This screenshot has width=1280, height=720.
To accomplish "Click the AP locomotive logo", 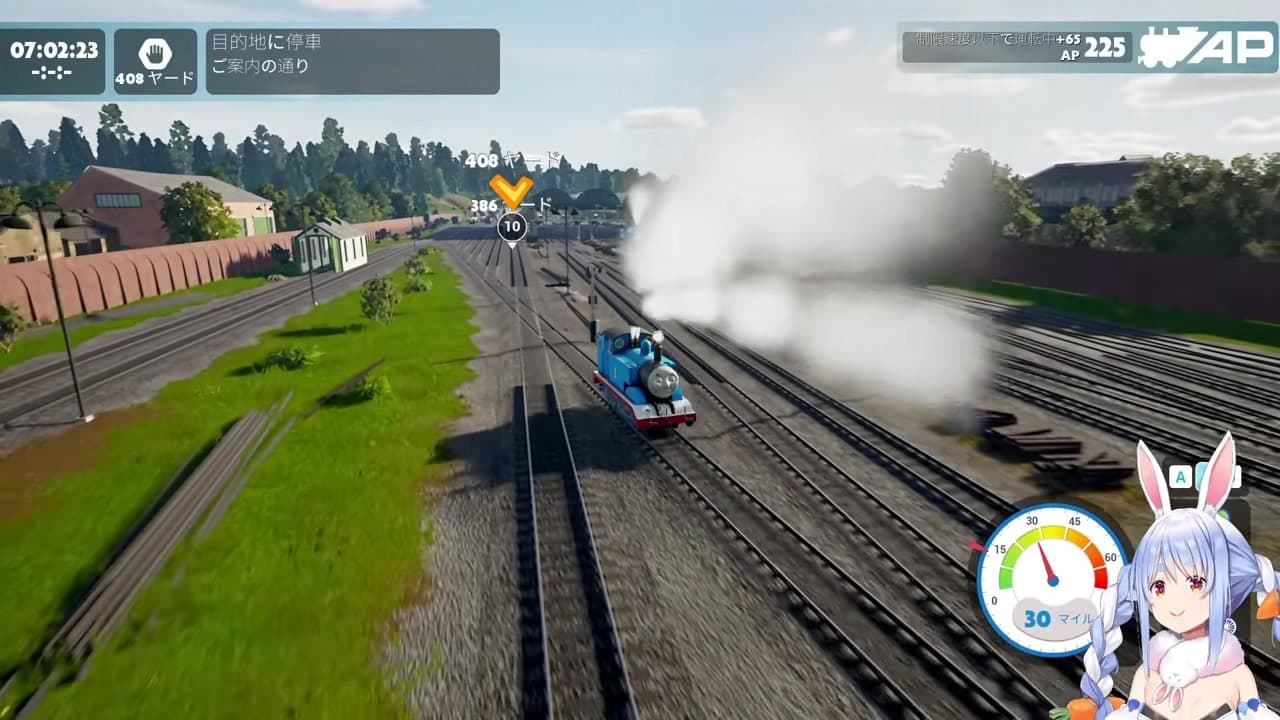I will click(x=1205, y=46).
